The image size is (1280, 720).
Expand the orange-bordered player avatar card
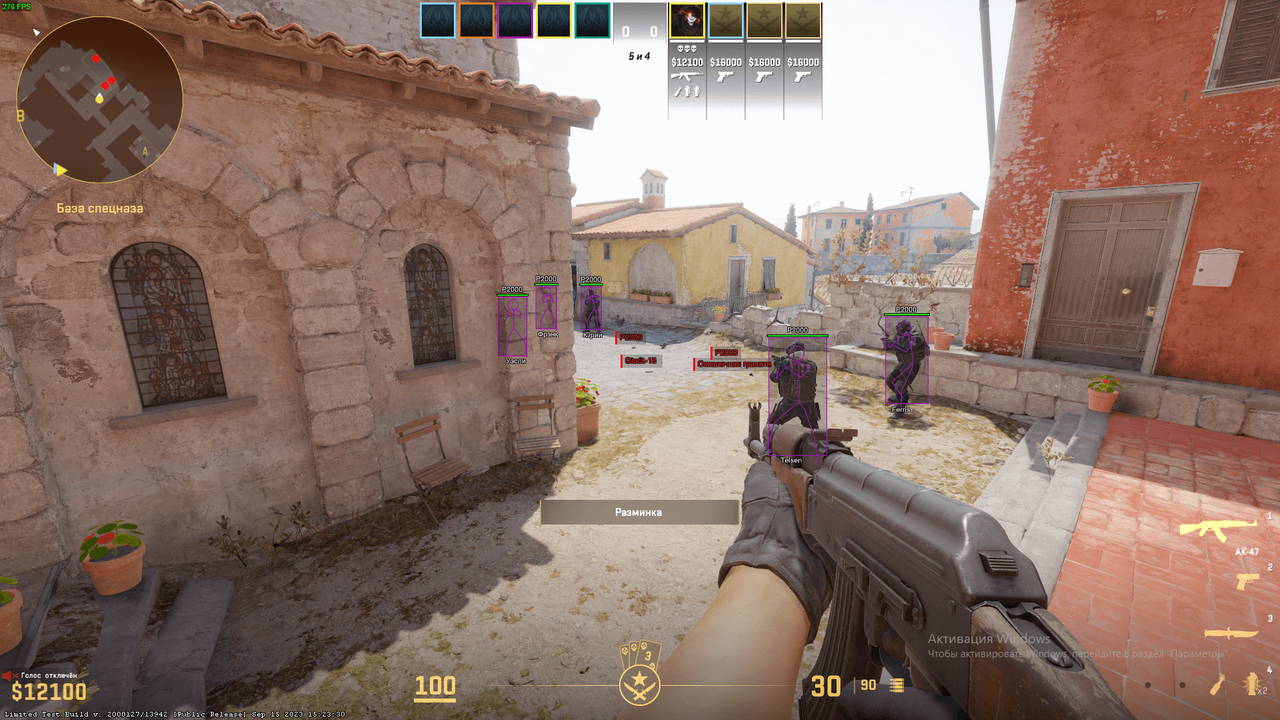pyautogui.click(x=477, y=20)
